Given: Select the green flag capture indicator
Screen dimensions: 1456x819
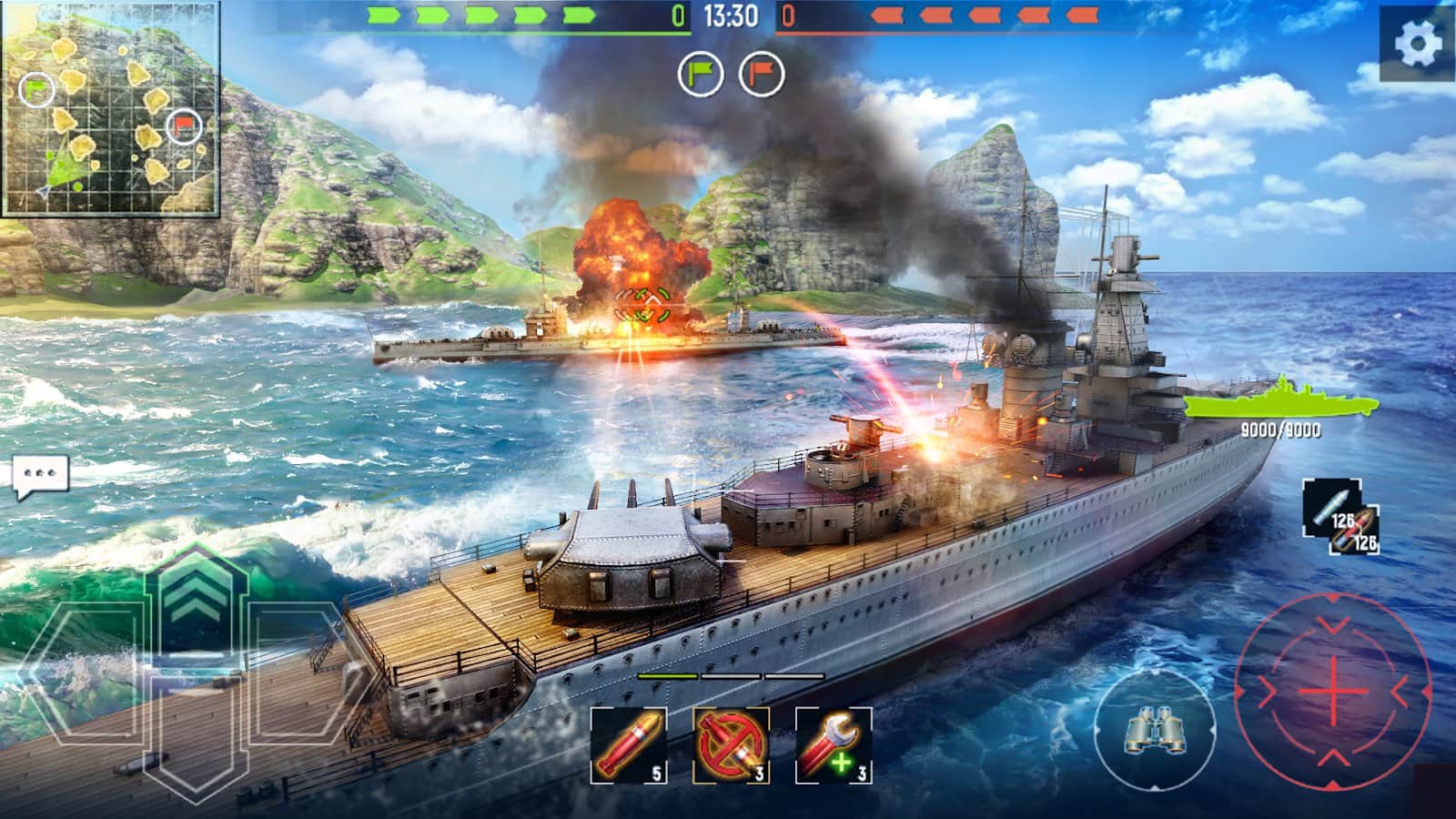Looking at the screenshot, I should 701,74.
